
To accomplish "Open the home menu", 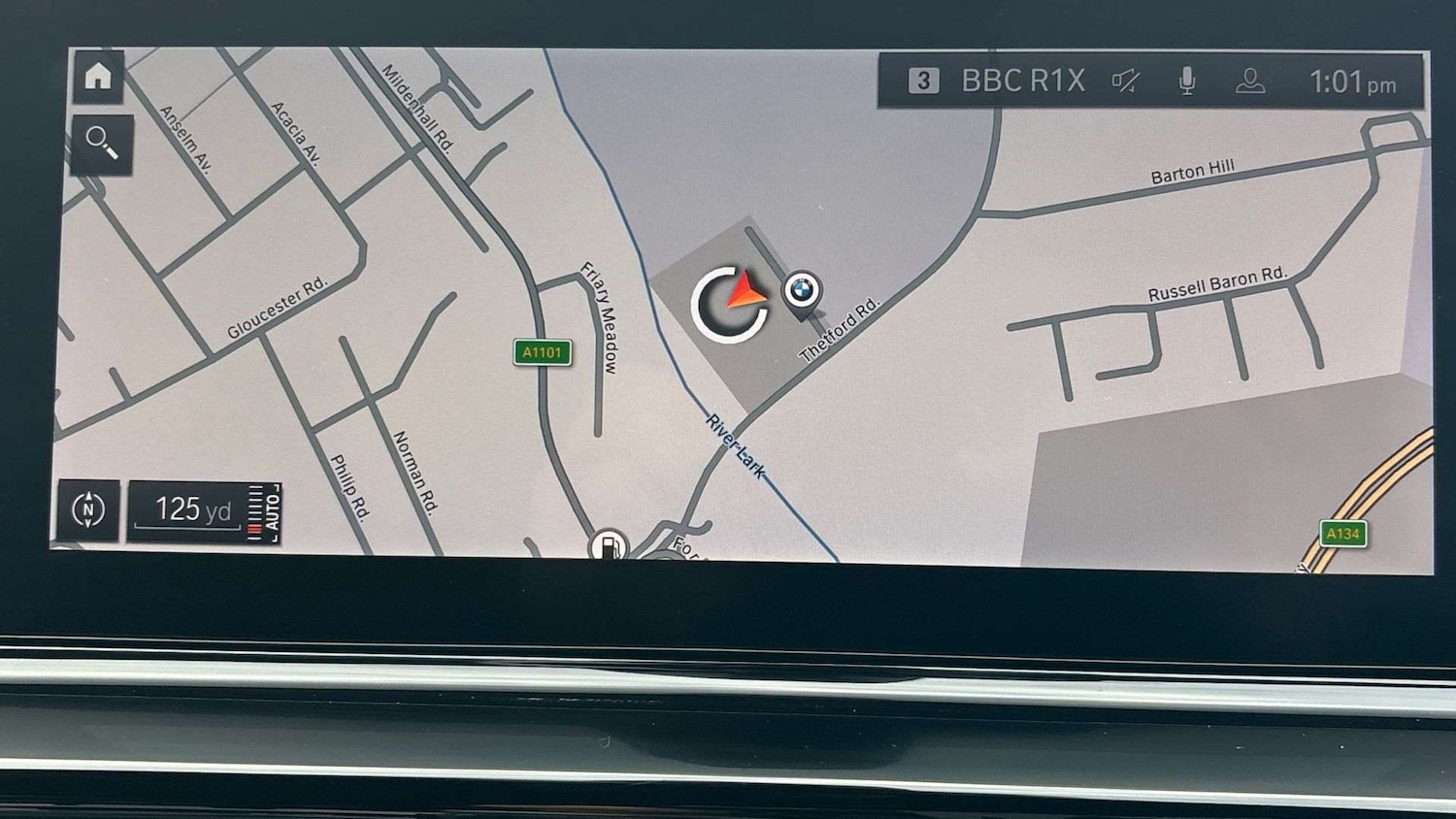I will pos(98,77).
